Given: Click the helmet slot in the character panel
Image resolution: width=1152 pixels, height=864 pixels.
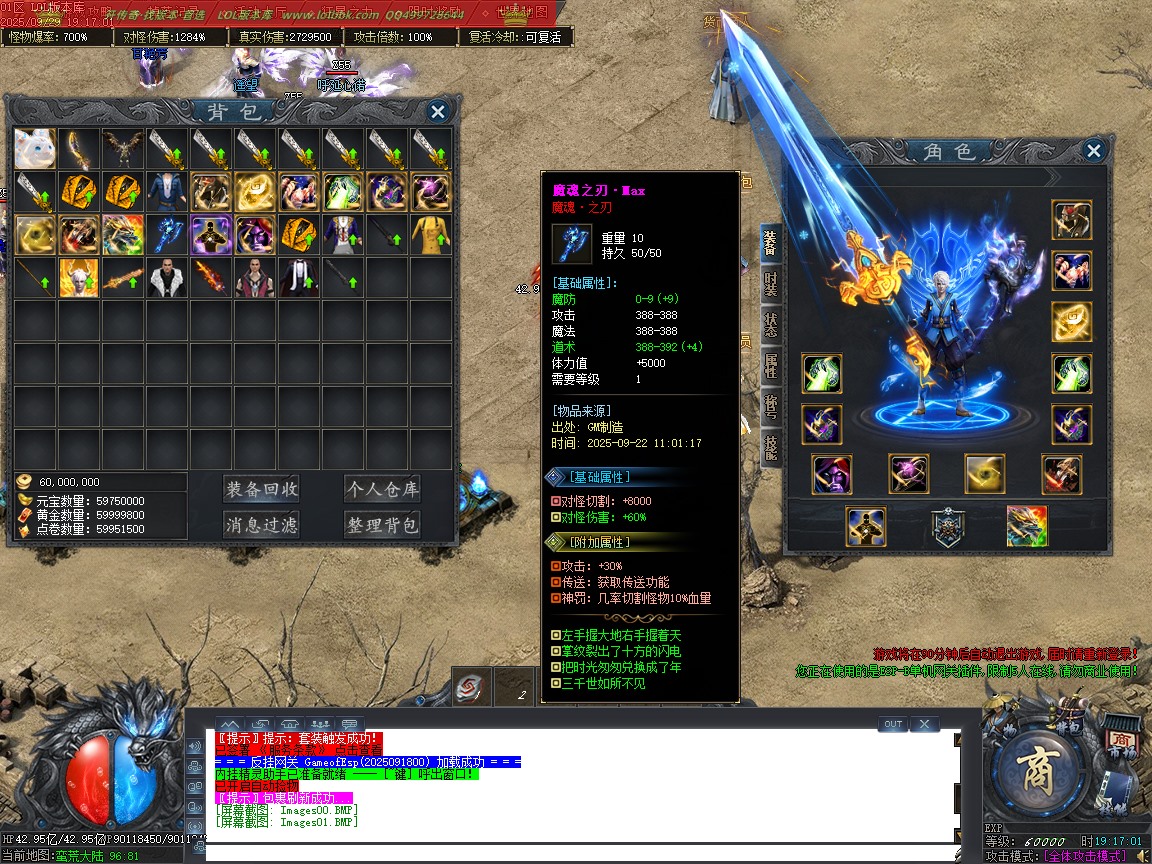Looking at the screenshot, I should [1072, 220].
